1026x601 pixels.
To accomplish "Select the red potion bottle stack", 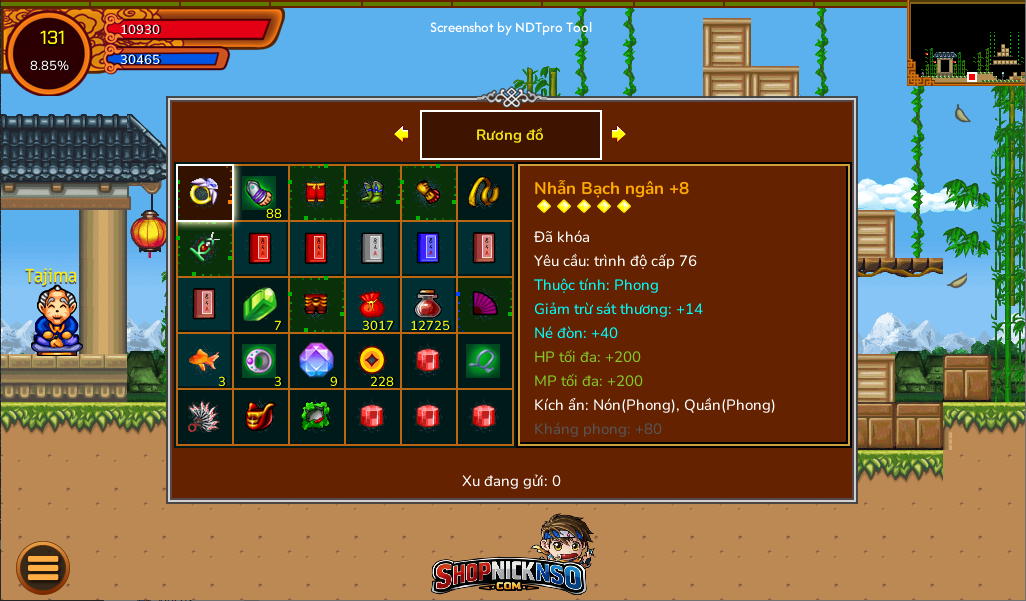I will coord(428,305).
